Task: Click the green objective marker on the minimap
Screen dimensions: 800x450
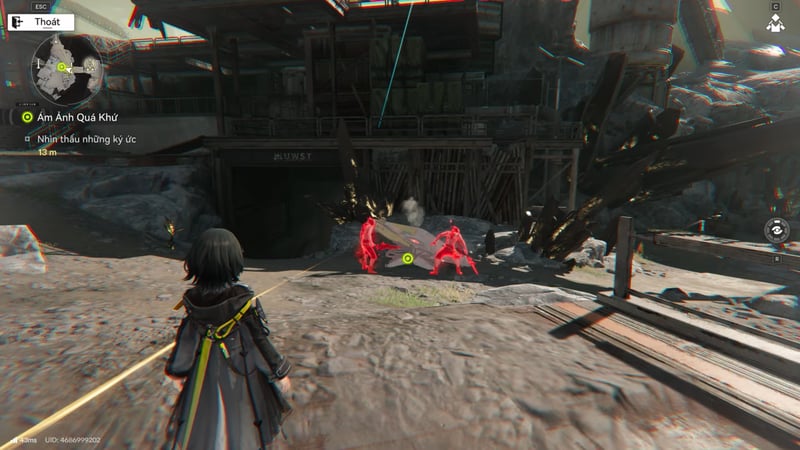Action: (62, 68)
